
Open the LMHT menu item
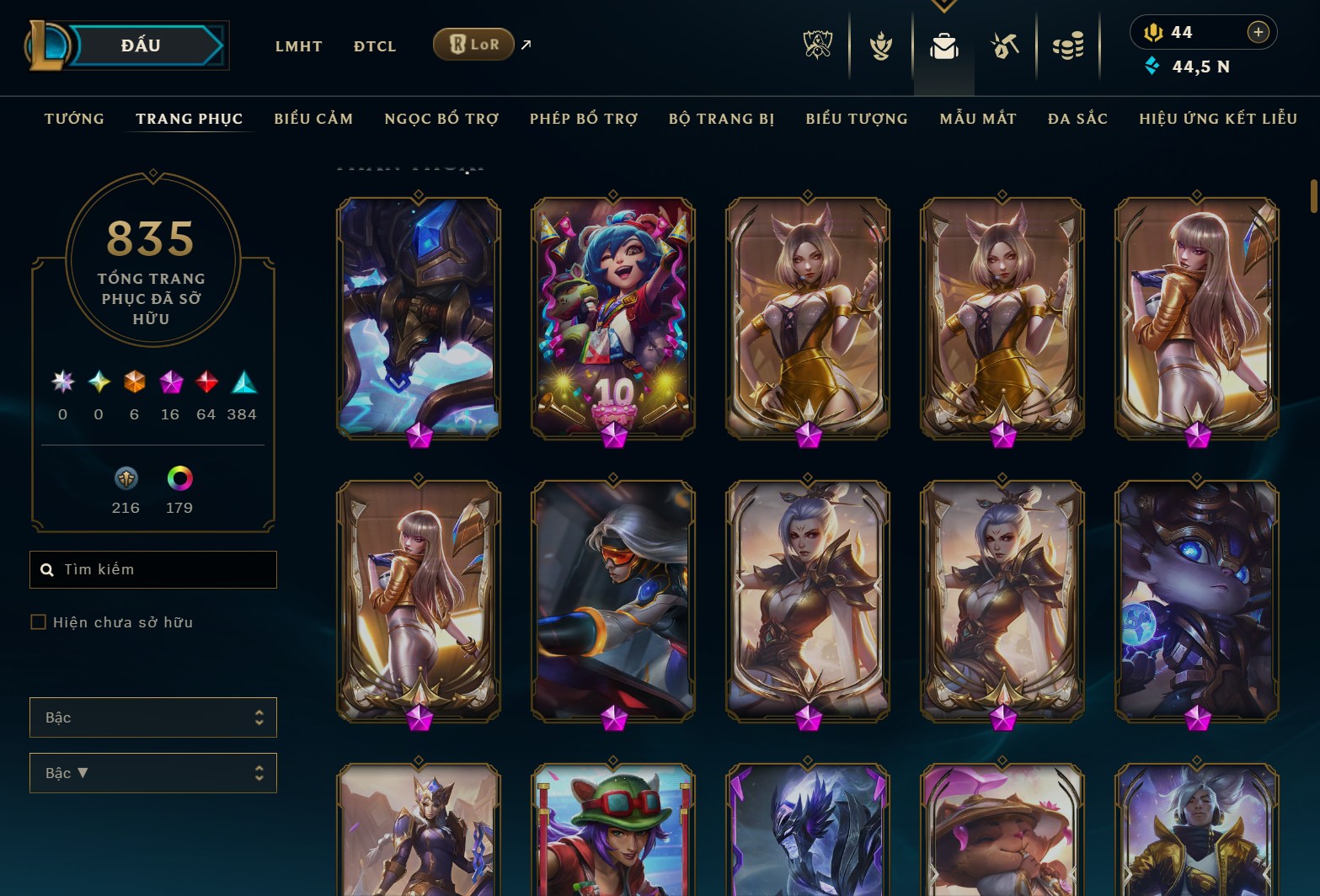point(297,46)
